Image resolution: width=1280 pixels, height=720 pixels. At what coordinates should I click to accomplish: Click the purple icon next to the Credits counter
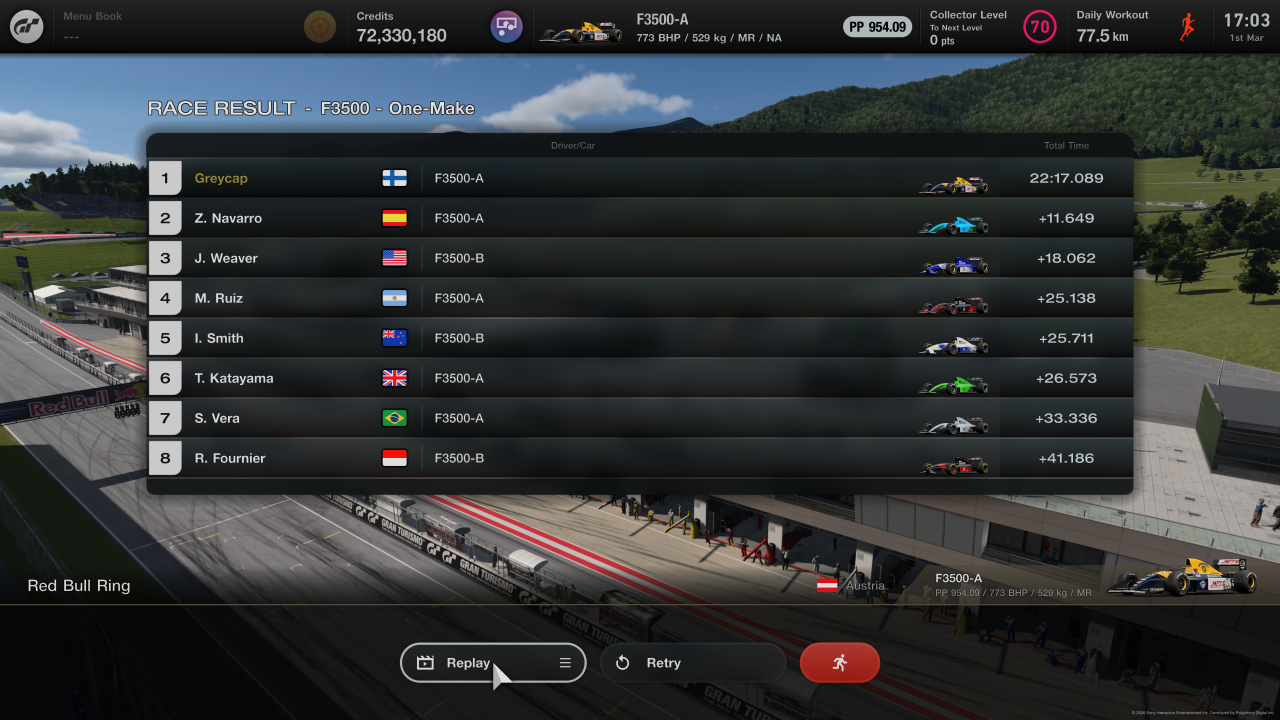coord(506,26)
